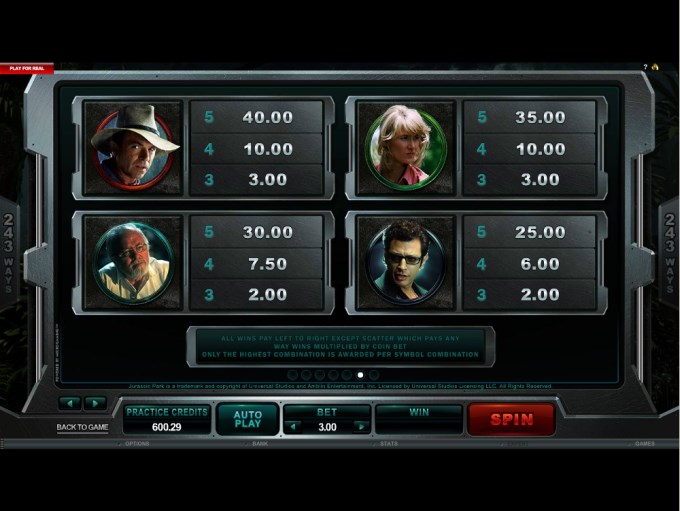Click the Play For Real button
680x511 pixels.
tap(26, 68)
